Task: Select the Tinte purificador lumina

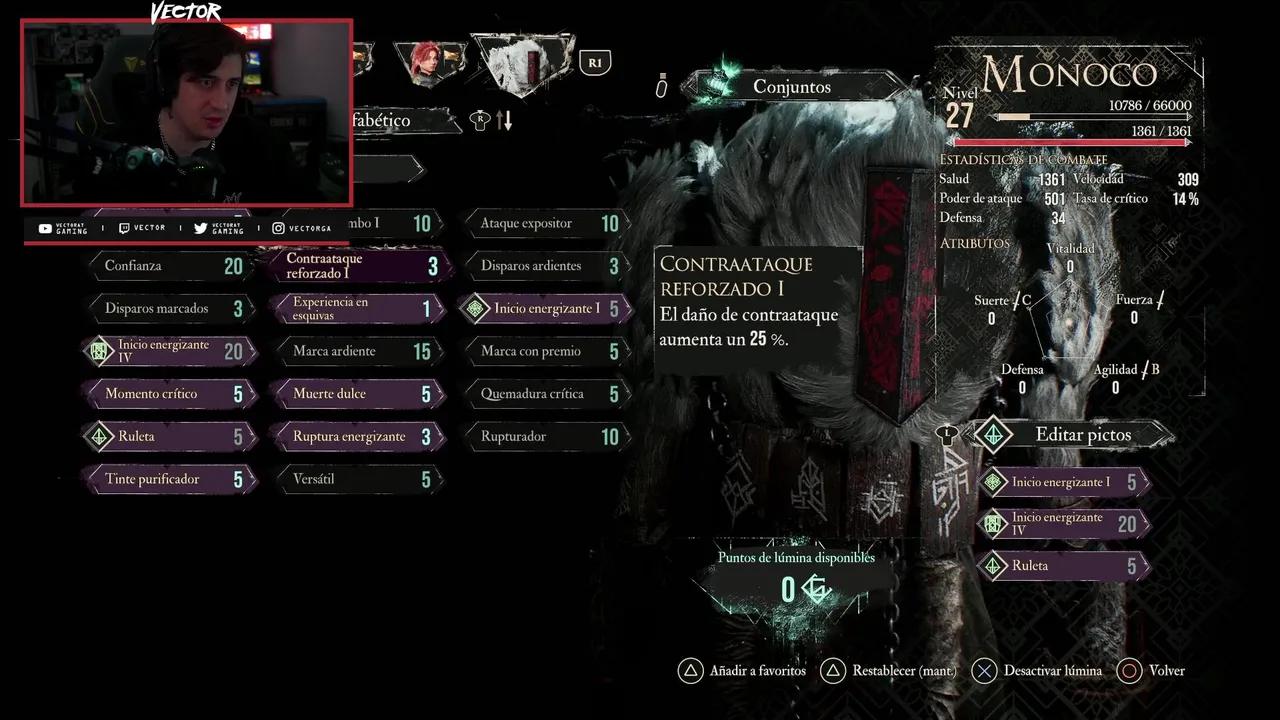Action: tap(170, 480)
